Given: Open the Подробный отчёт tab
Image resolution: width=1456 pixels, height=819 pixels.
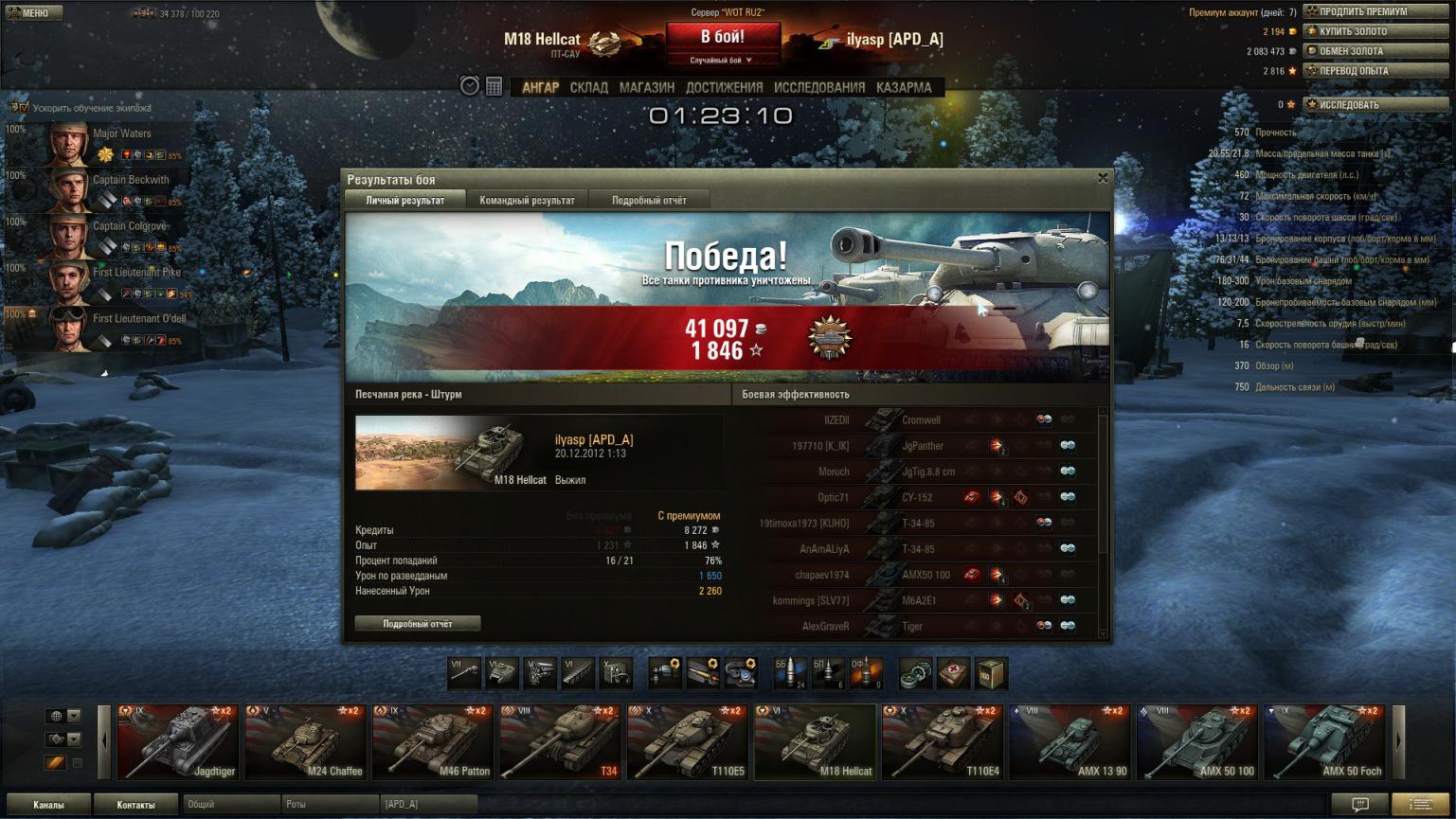Looking at the screenshot, I should coord(649,200).
